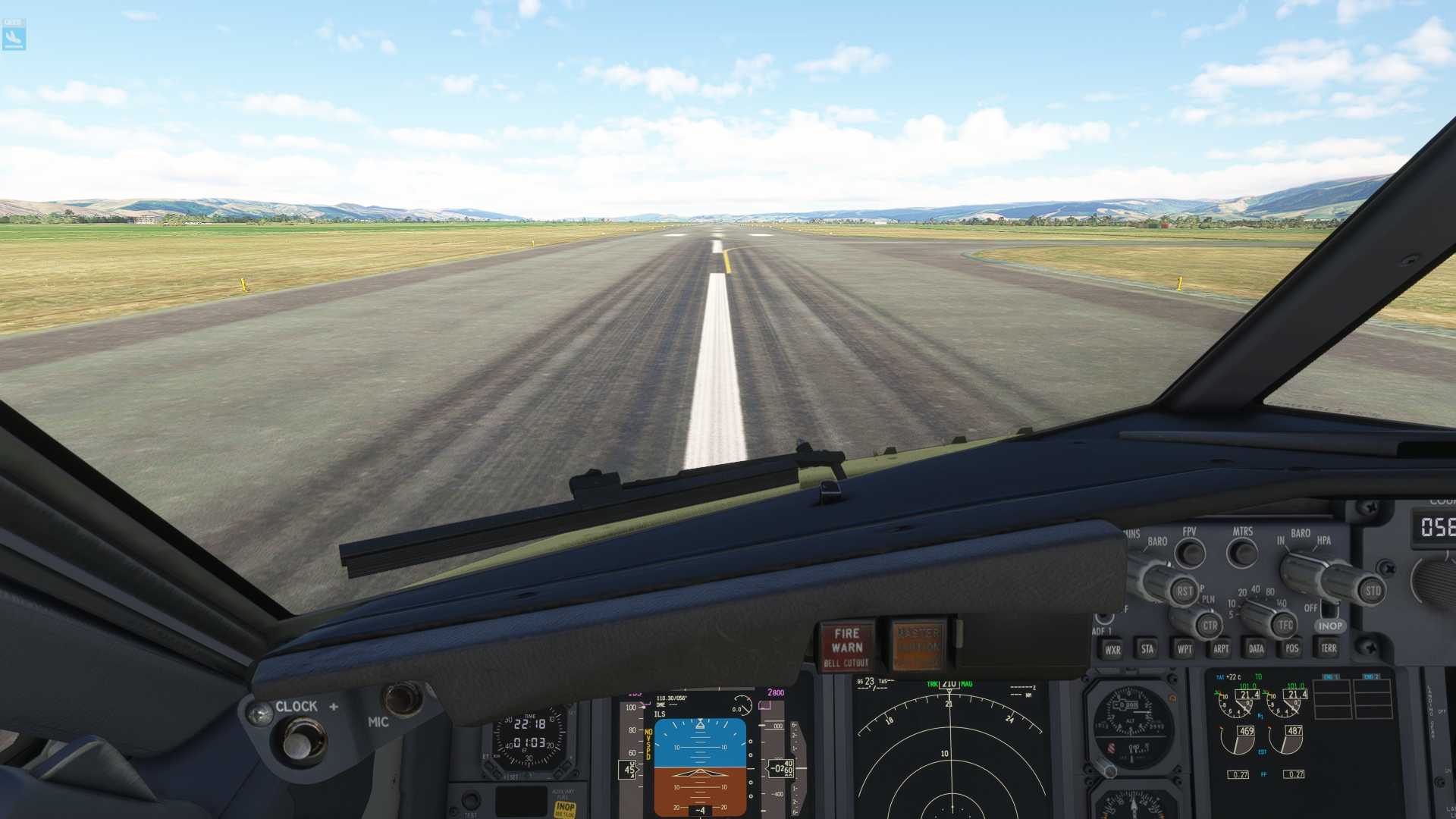Push the FIRE WARN bell cutout button

coord(846,647)
